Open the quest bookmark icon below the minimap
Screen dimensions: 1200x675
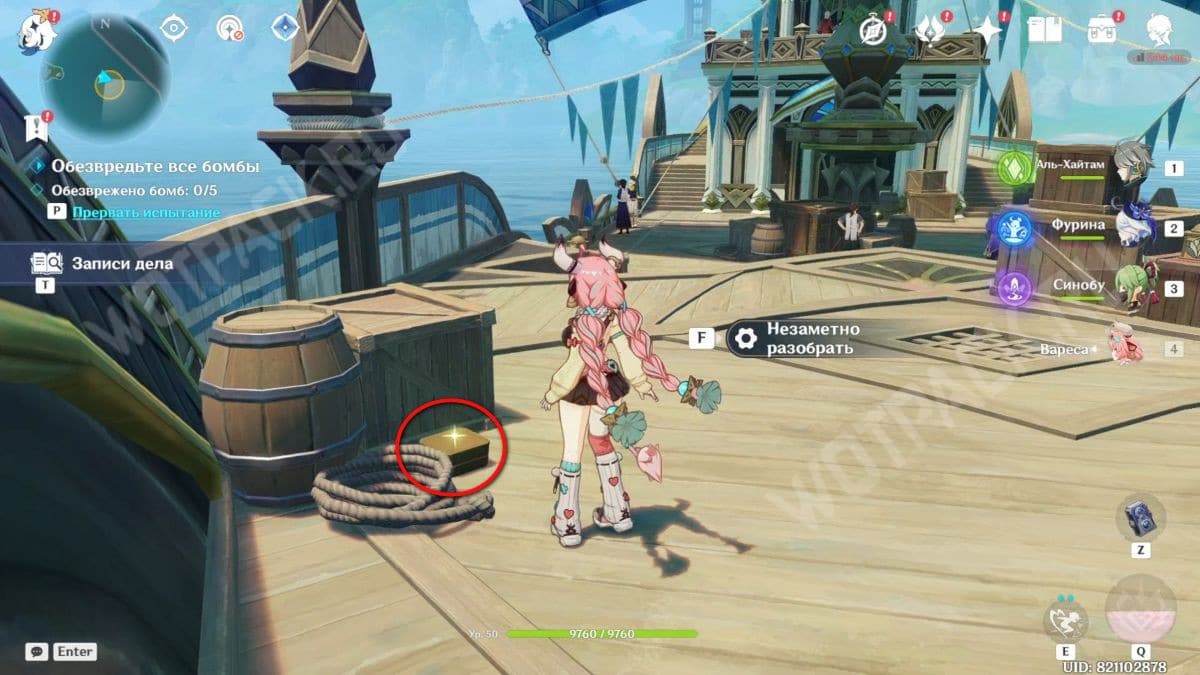(37, 127)
